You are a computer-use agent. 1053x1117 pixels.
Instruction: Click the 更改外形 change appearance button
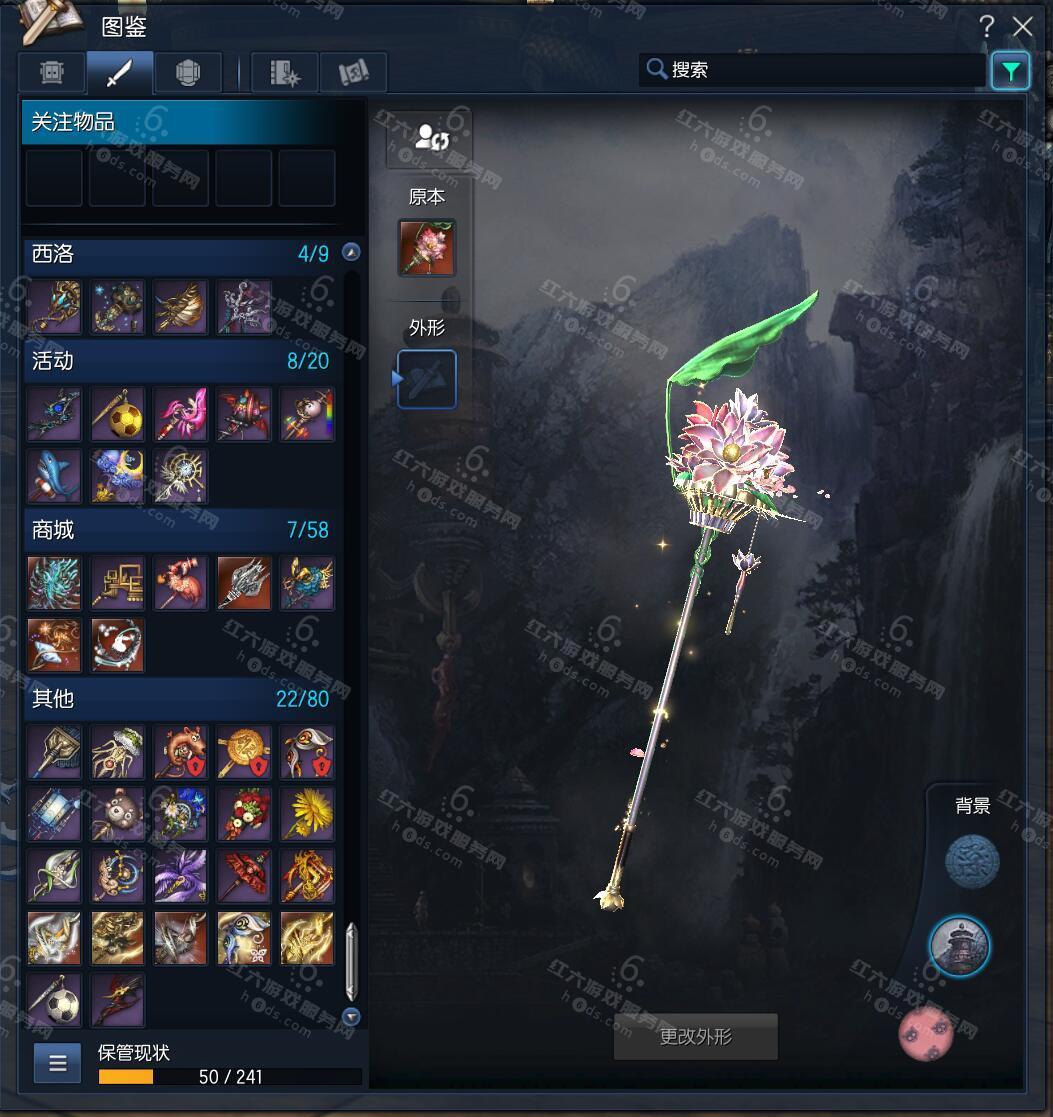696,1037
